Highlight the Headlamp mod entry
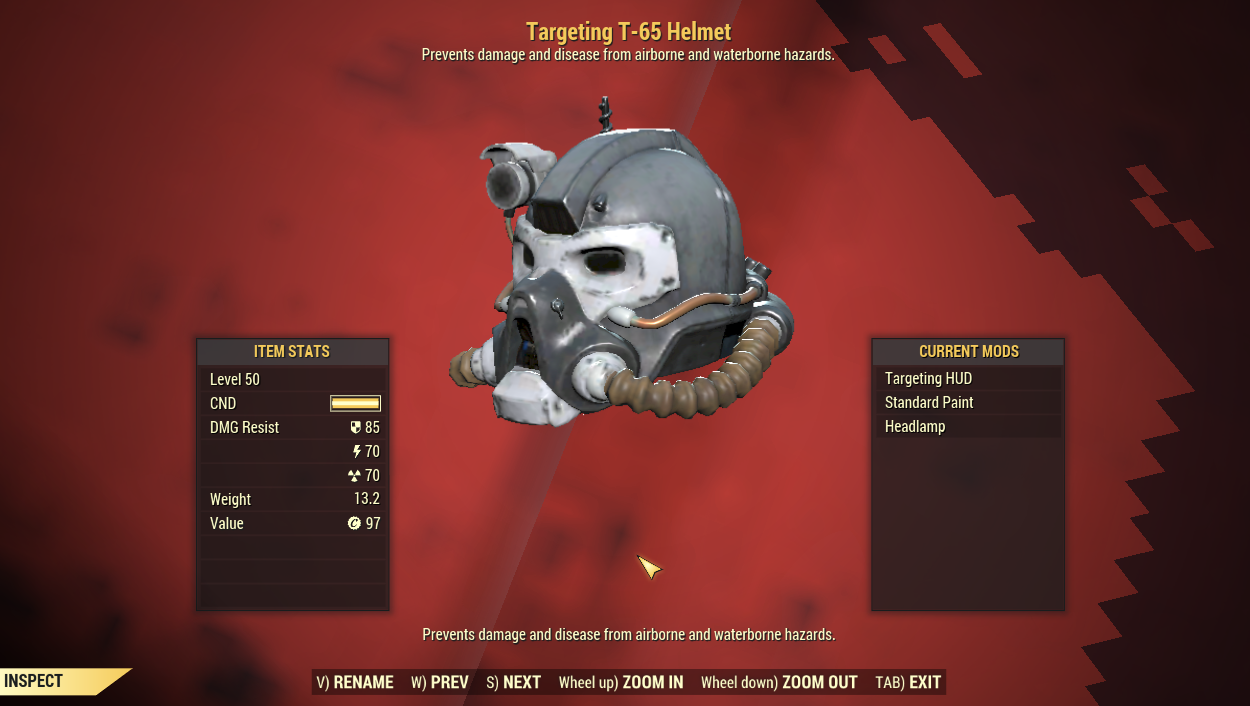 [x=967, y=427]
